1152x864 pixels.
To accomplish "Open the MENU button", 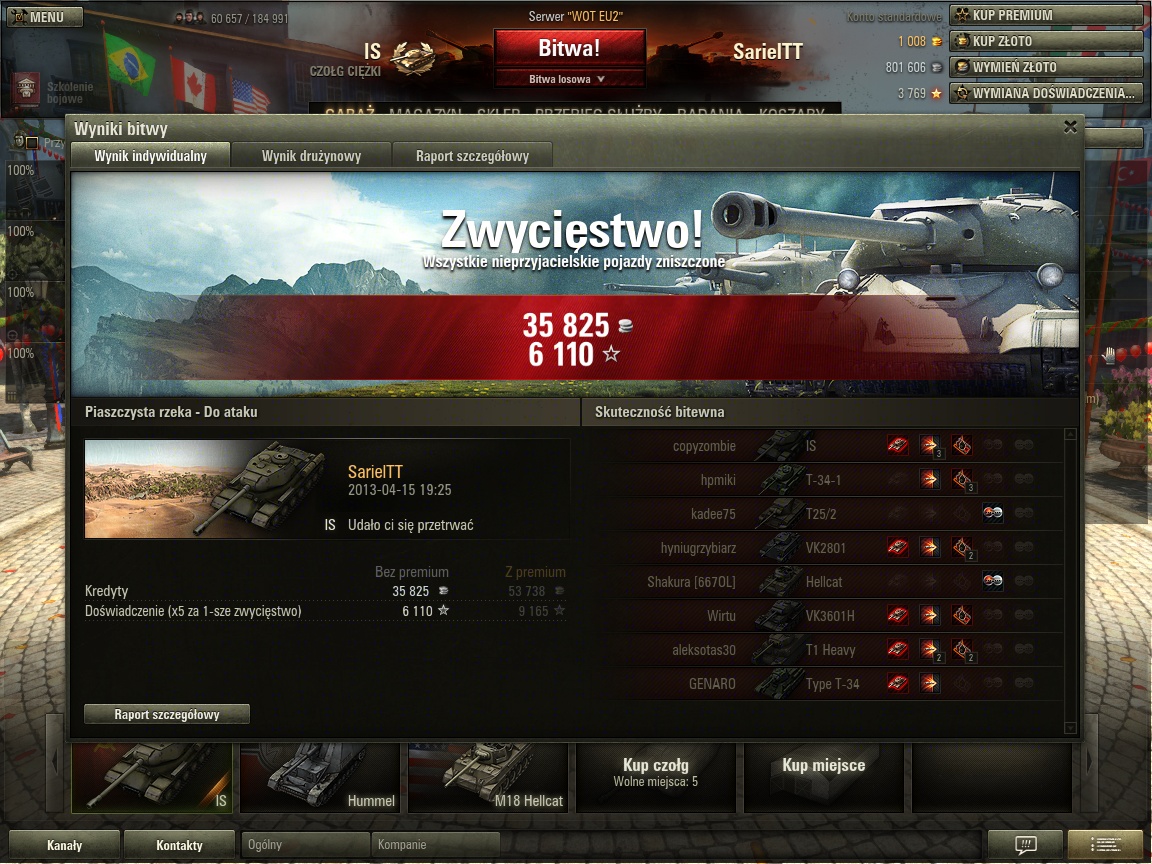I will [x=37, y=17].
